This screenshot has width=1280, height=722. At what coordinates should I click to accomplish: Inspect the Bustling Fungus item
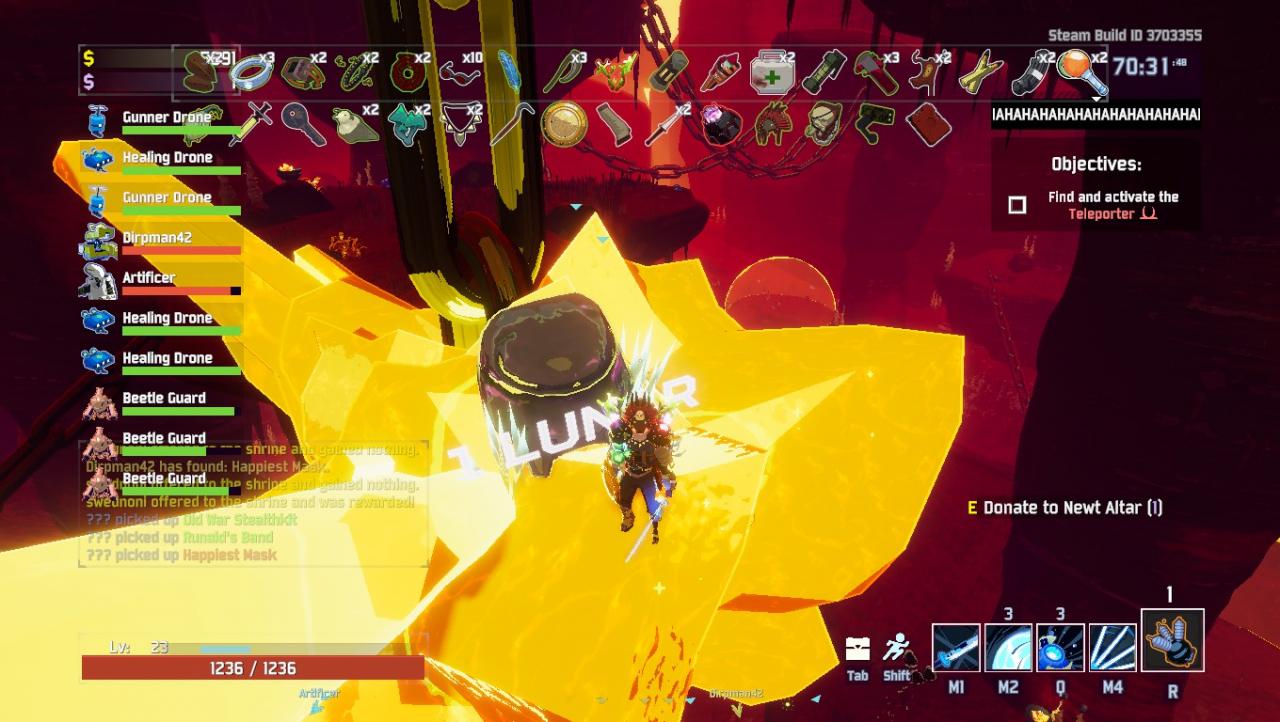click(x=407, y=124)
